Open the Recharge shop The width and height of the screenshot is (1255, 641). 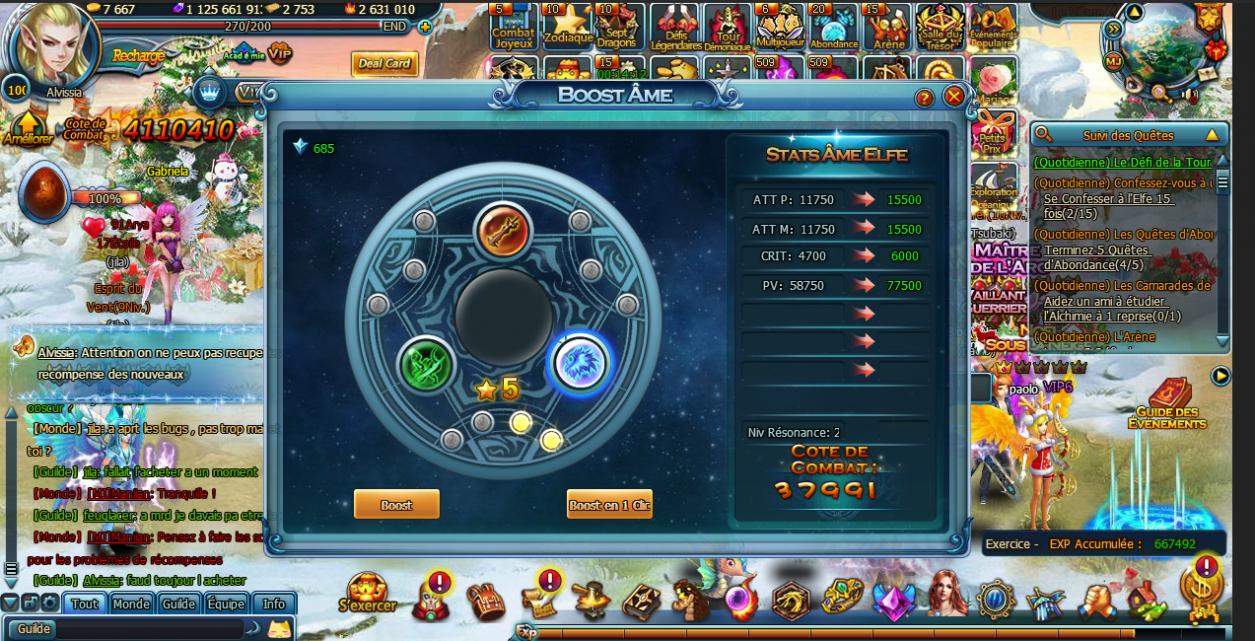[138, 56]
